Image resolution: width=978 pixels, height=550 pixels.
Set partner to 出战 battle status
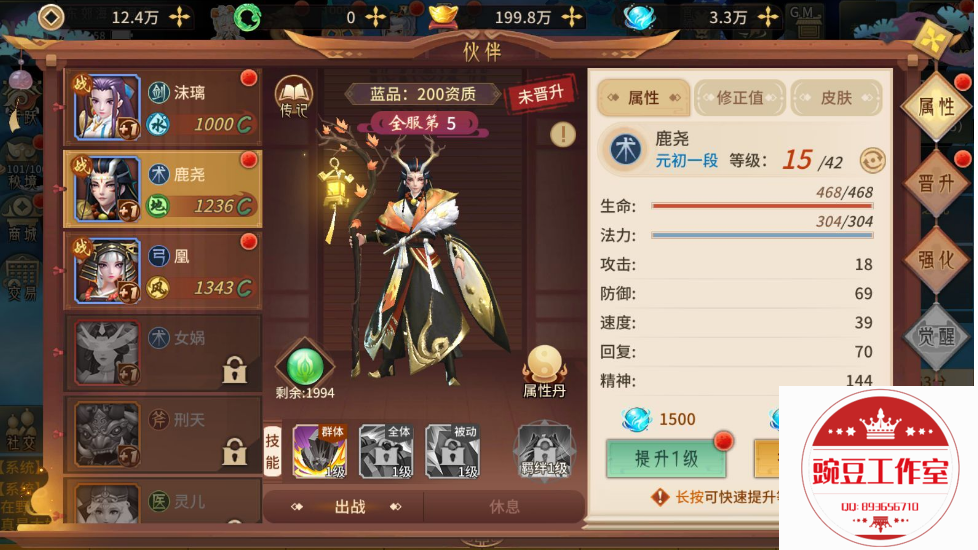coord(349,507)
